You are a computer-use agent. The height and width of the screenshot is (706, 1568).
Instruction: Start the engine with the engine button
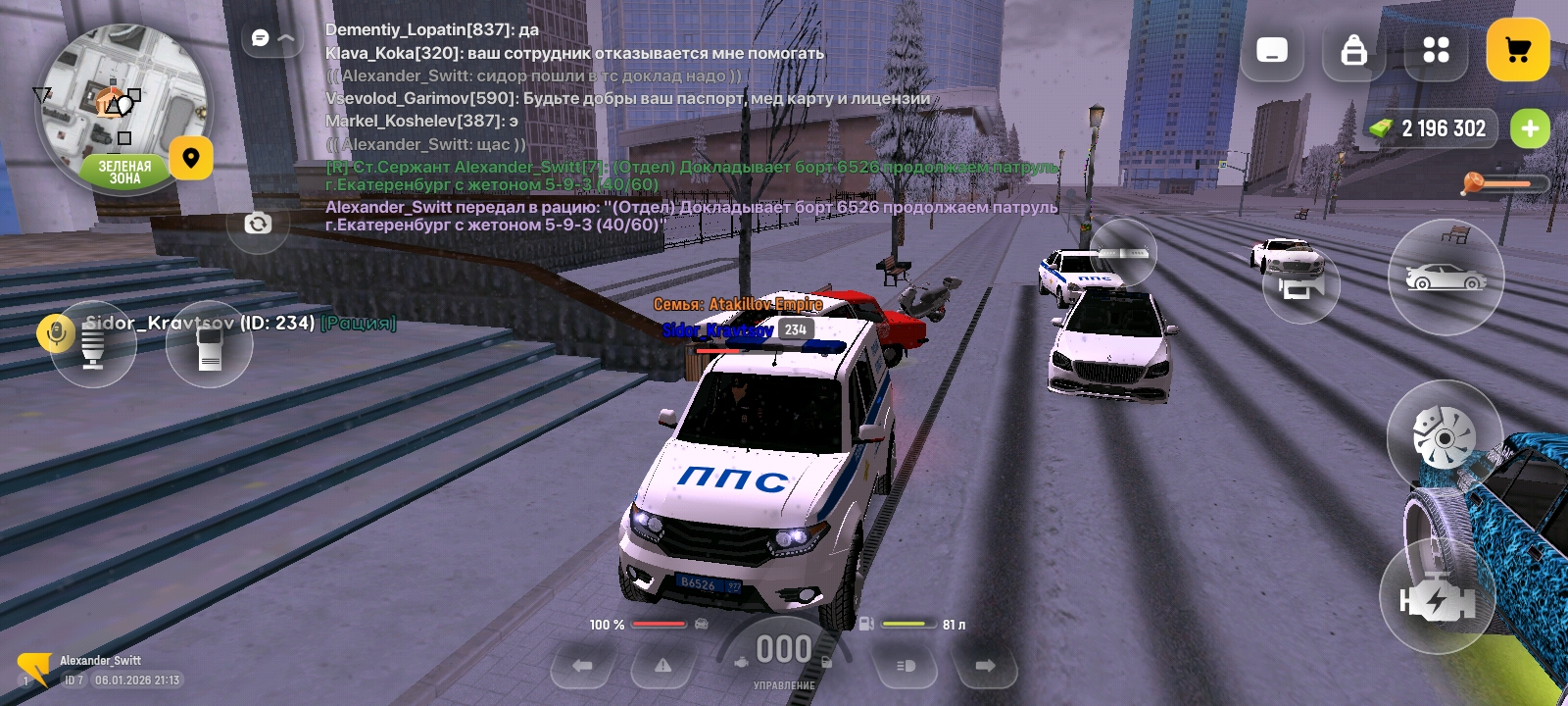pos(1437,598)
